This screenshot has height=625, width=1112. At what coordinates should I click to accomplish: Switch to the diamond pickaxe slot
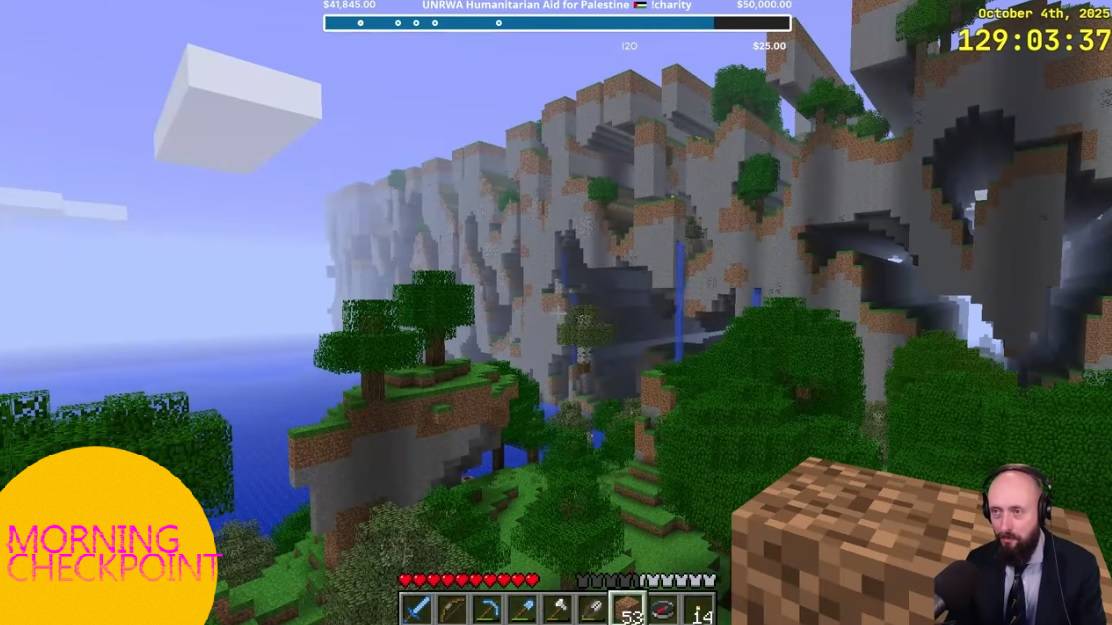(487, 608)
